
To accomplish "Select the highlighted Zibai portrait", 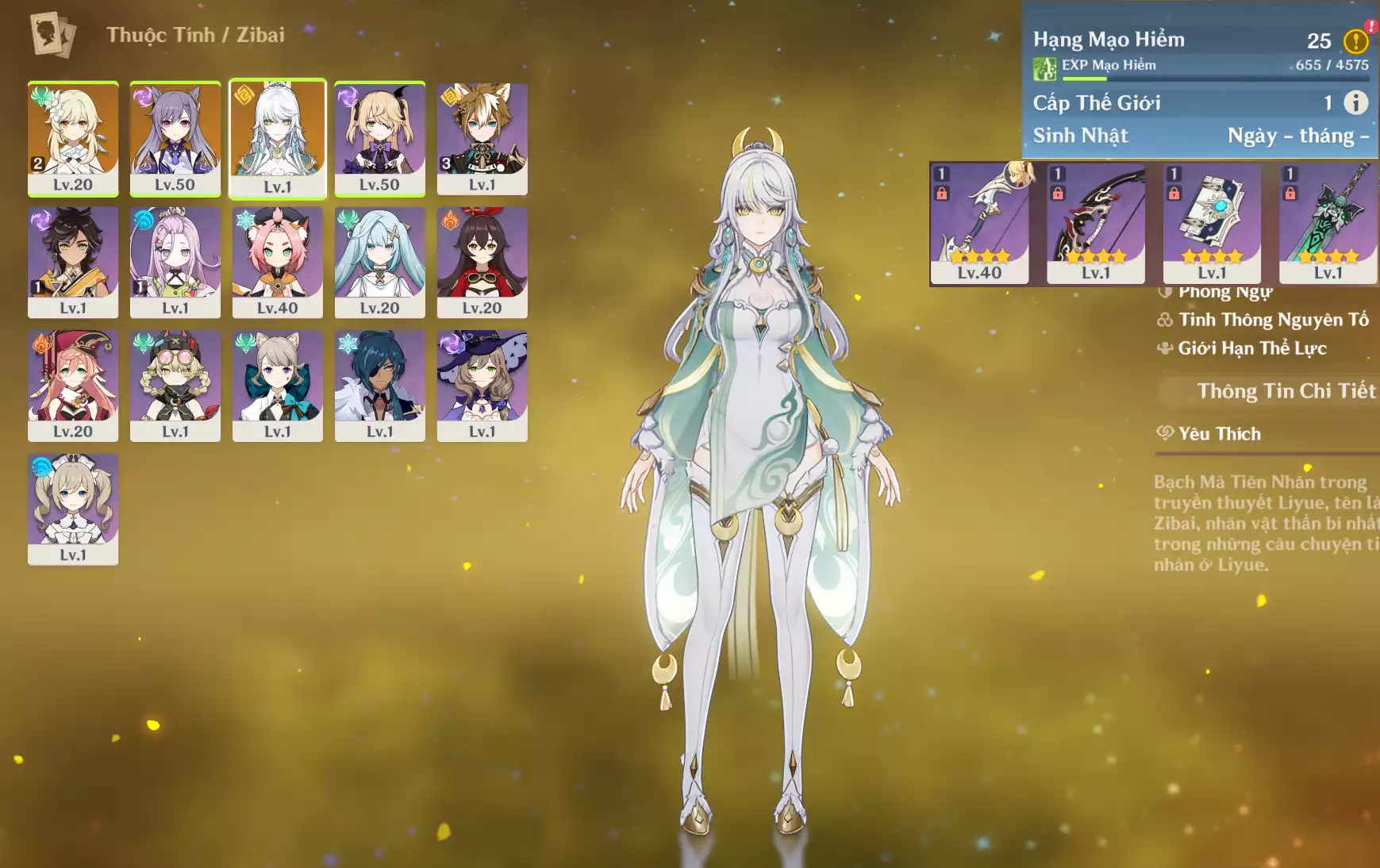I will (x=278, y=138).
